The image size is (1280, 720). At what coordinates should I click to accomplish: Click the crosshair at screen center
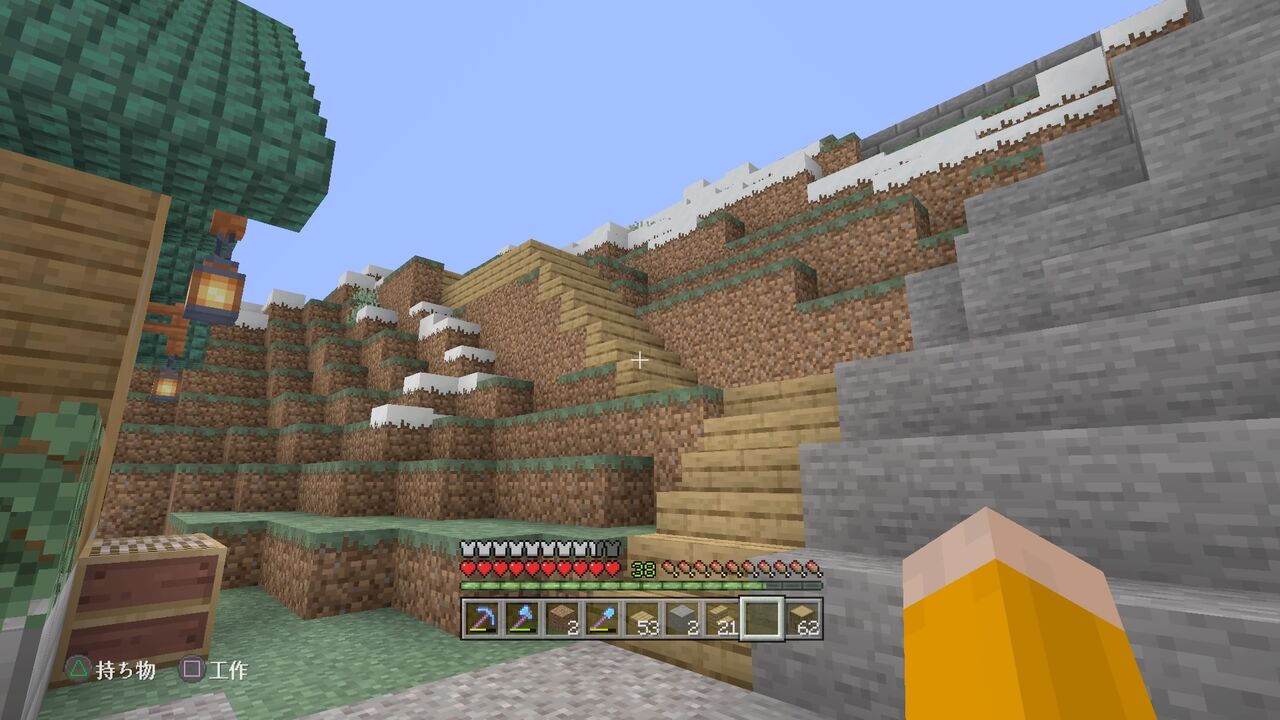[640, 358]
